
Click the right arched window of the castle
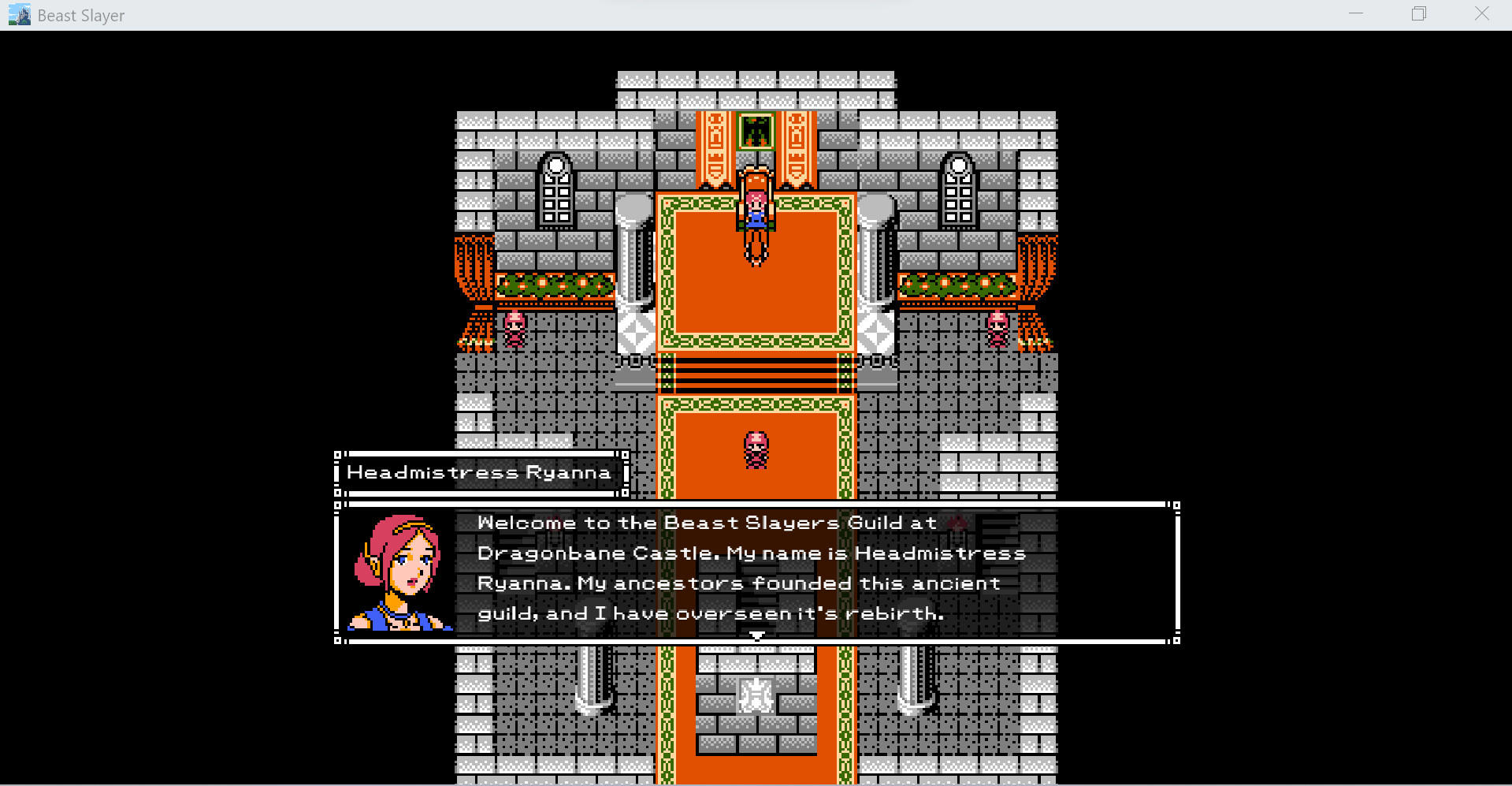958,193
